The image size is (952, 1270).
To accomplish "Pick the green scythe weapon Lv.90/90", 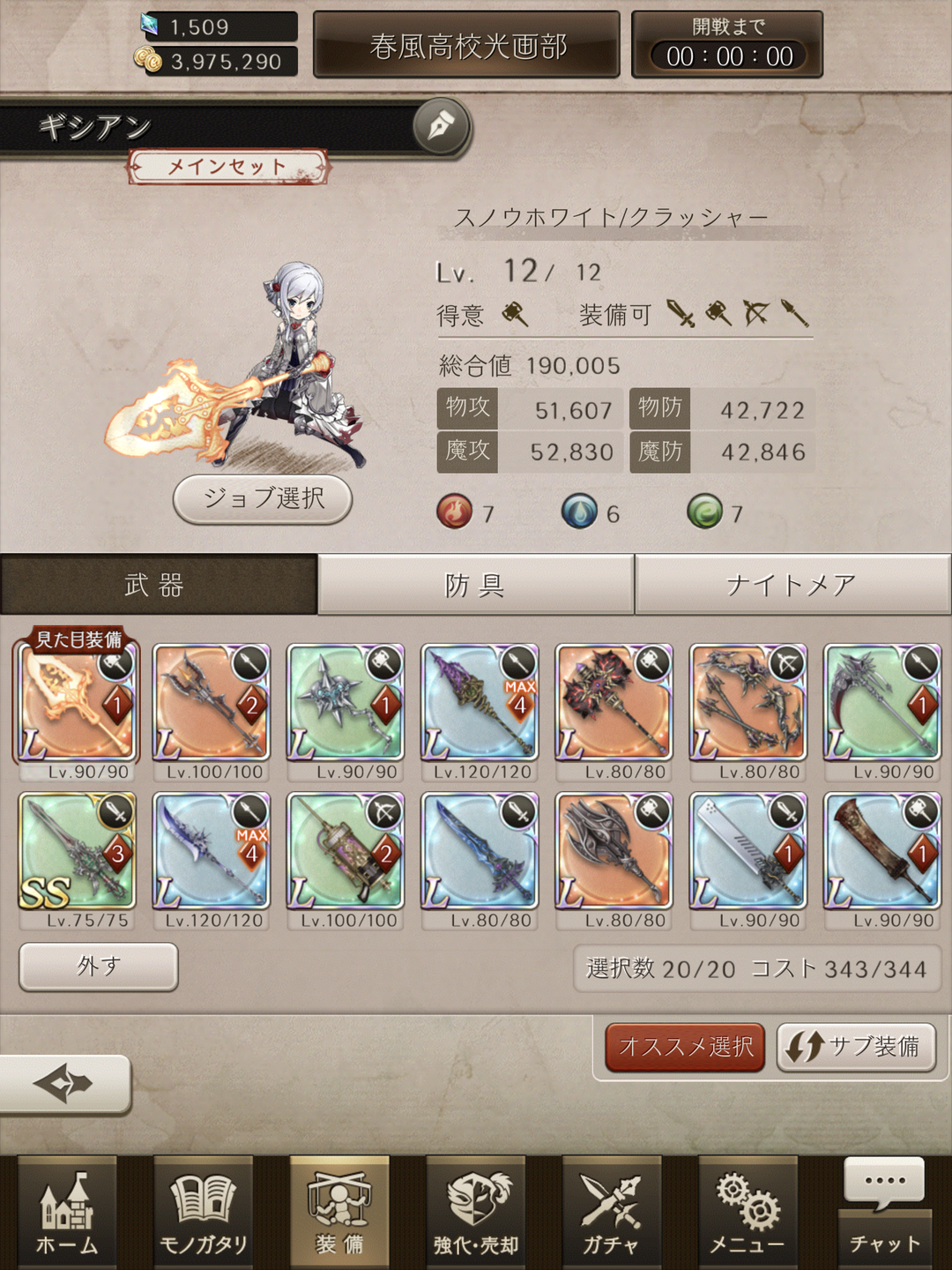I will 881,703.
